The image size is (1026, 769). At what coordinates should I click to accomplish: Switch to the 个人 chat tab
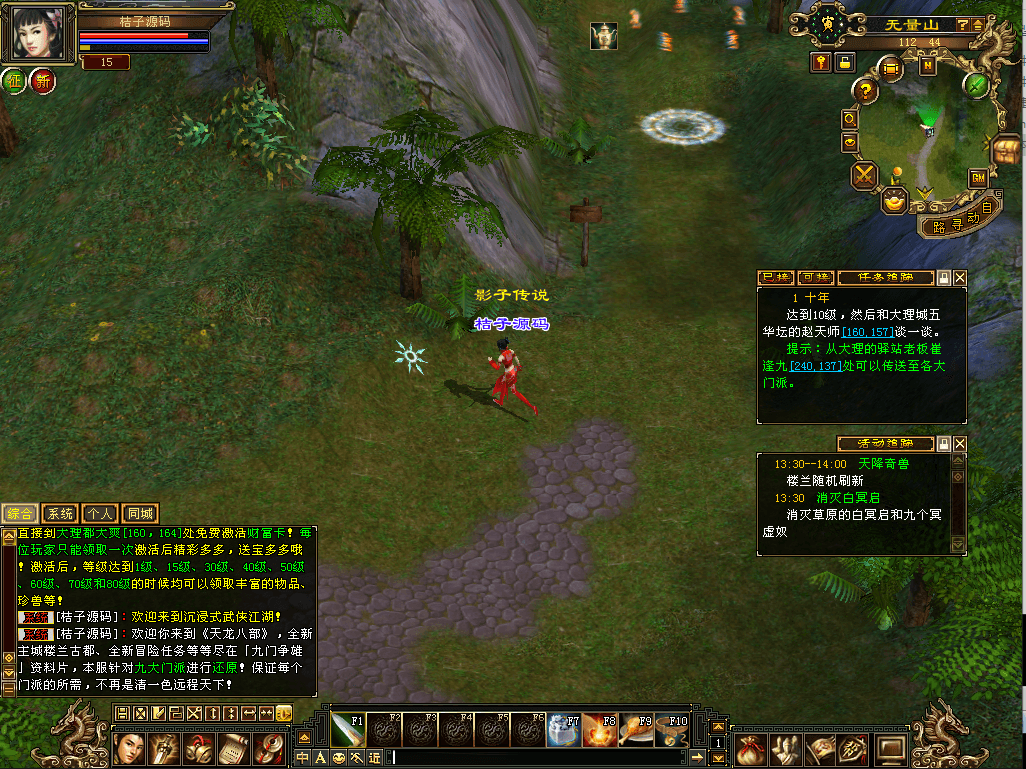click(101, 513)
